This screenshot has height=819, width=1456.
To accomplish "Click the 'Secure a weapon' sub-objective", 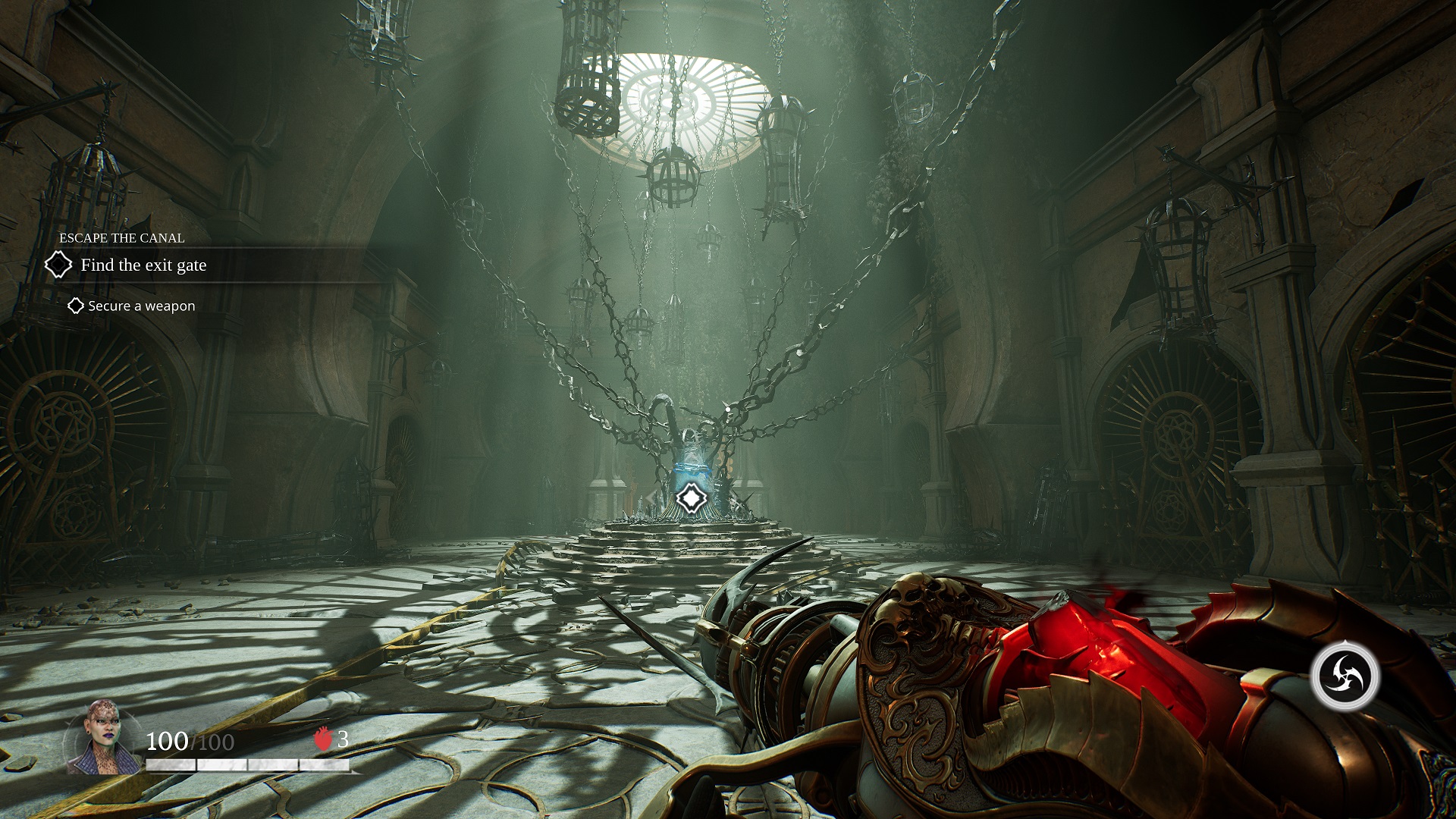I will coord(141,306).
